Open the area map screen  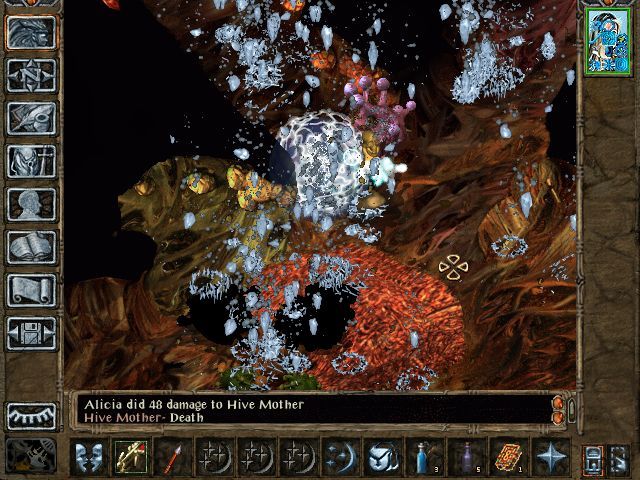[x=31, y=75]
